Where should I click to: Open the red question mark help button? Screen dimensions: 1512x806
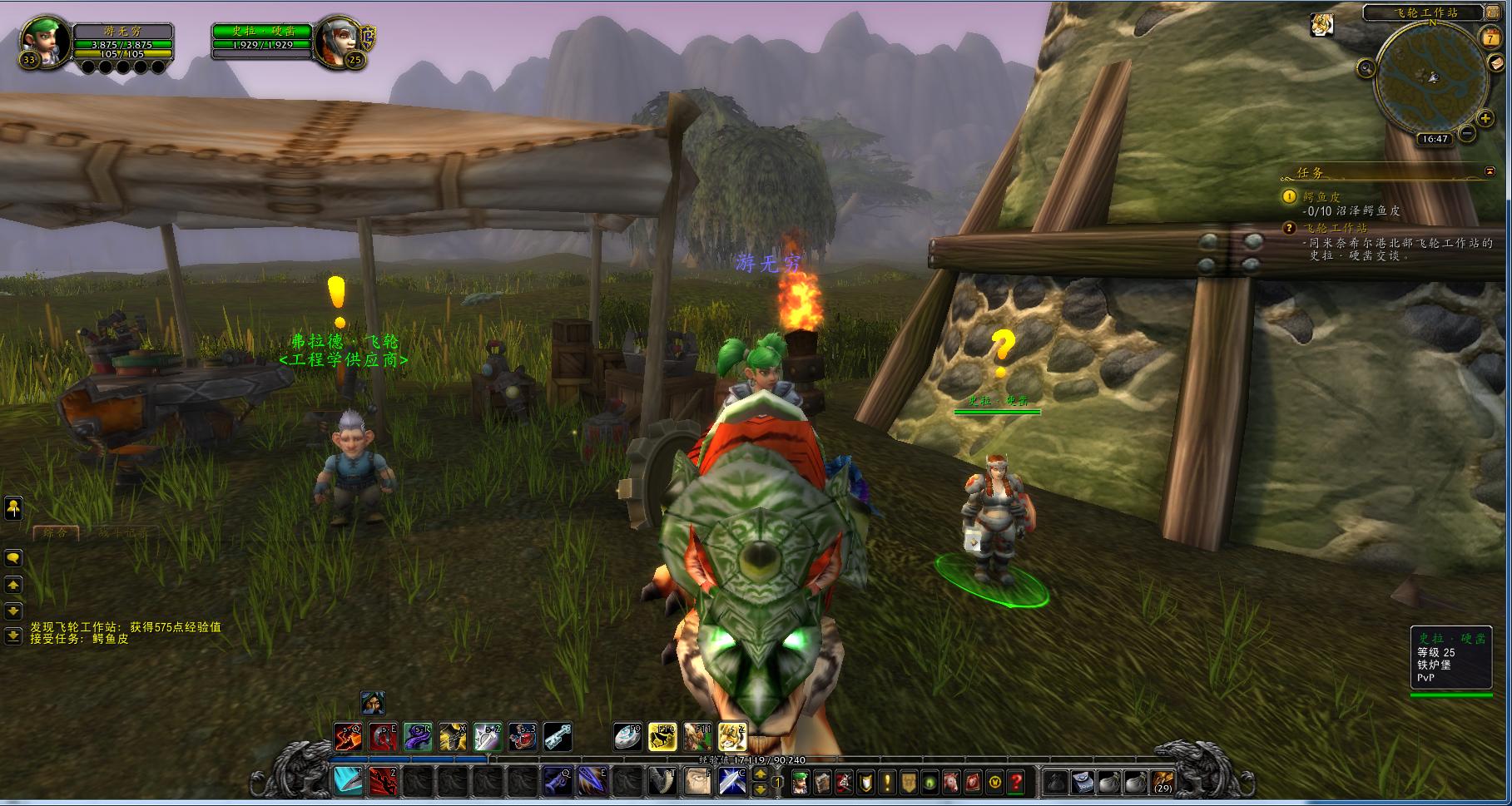click(1016, 782)
